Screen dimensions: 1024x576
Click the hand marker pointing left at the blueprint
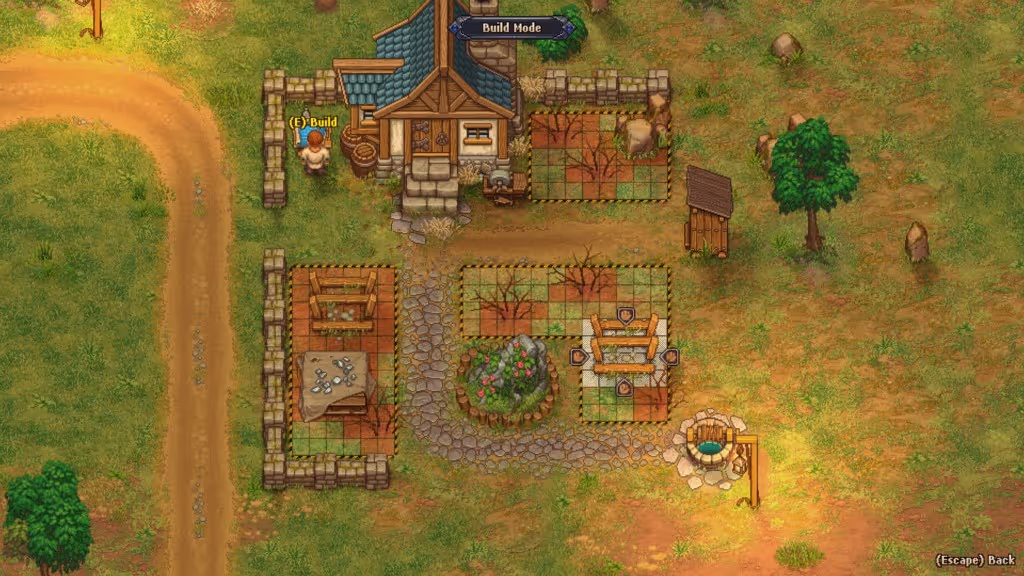click(x=671, y=356)
